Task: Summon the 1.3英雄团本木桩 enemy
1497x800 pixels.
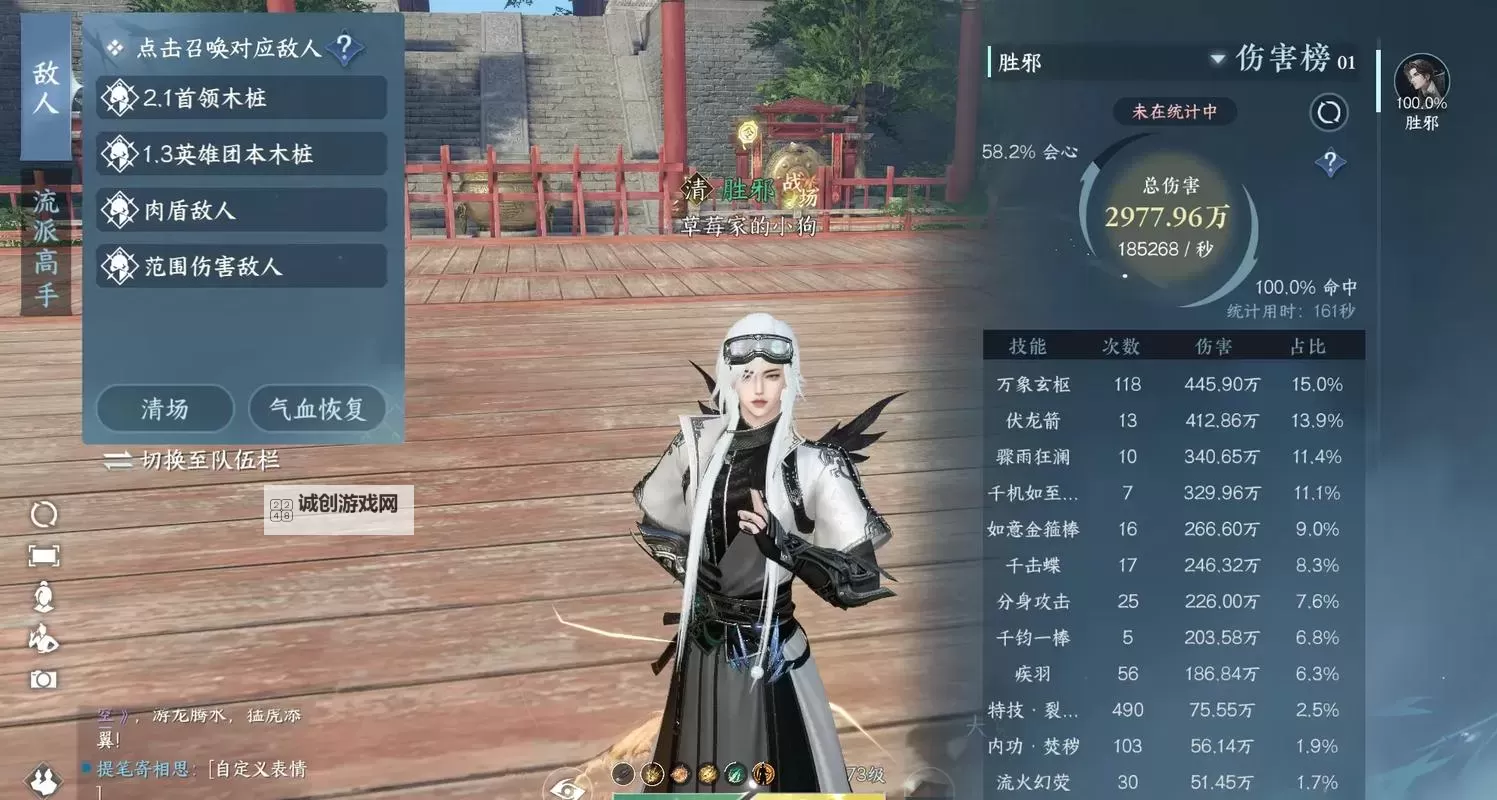Action: (x=240, y=153)
